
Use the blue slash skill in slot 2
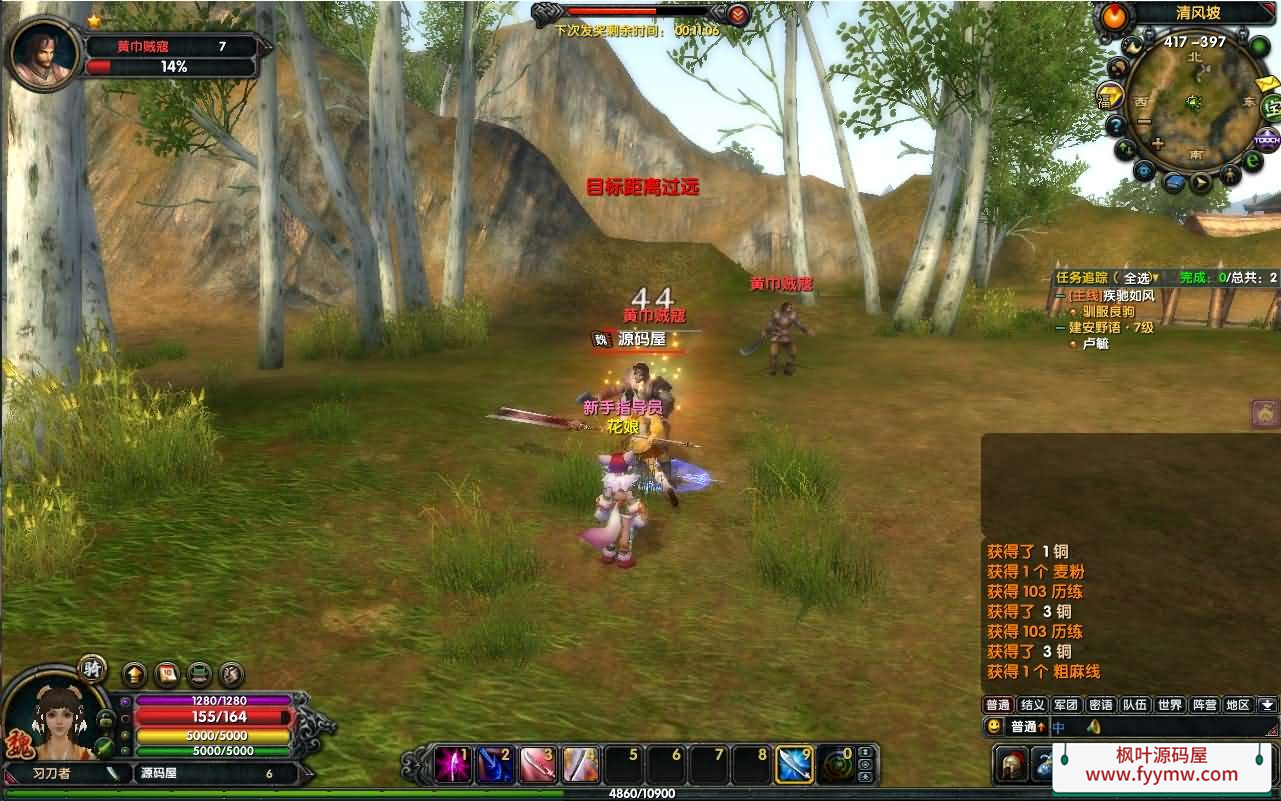tap(495, 765)
